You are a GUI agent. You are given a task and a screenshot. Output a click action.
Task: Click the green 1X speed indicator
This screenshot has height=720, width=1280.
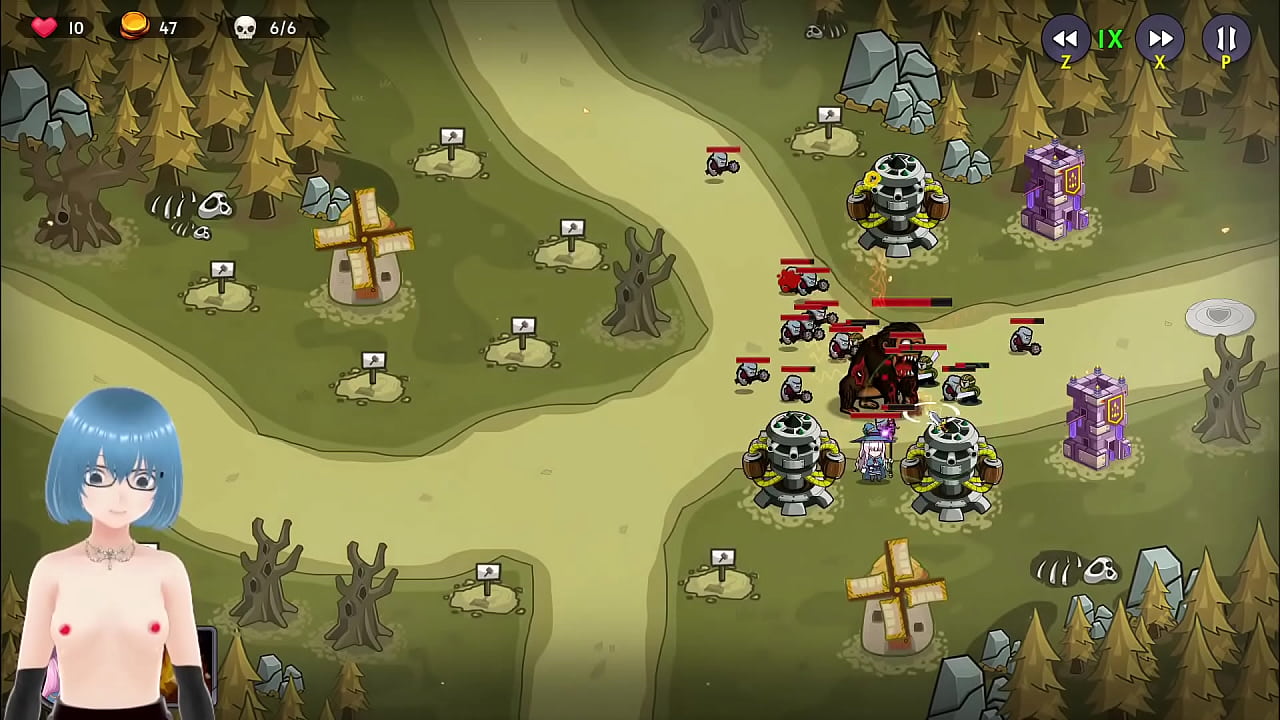click(1112, 39)
